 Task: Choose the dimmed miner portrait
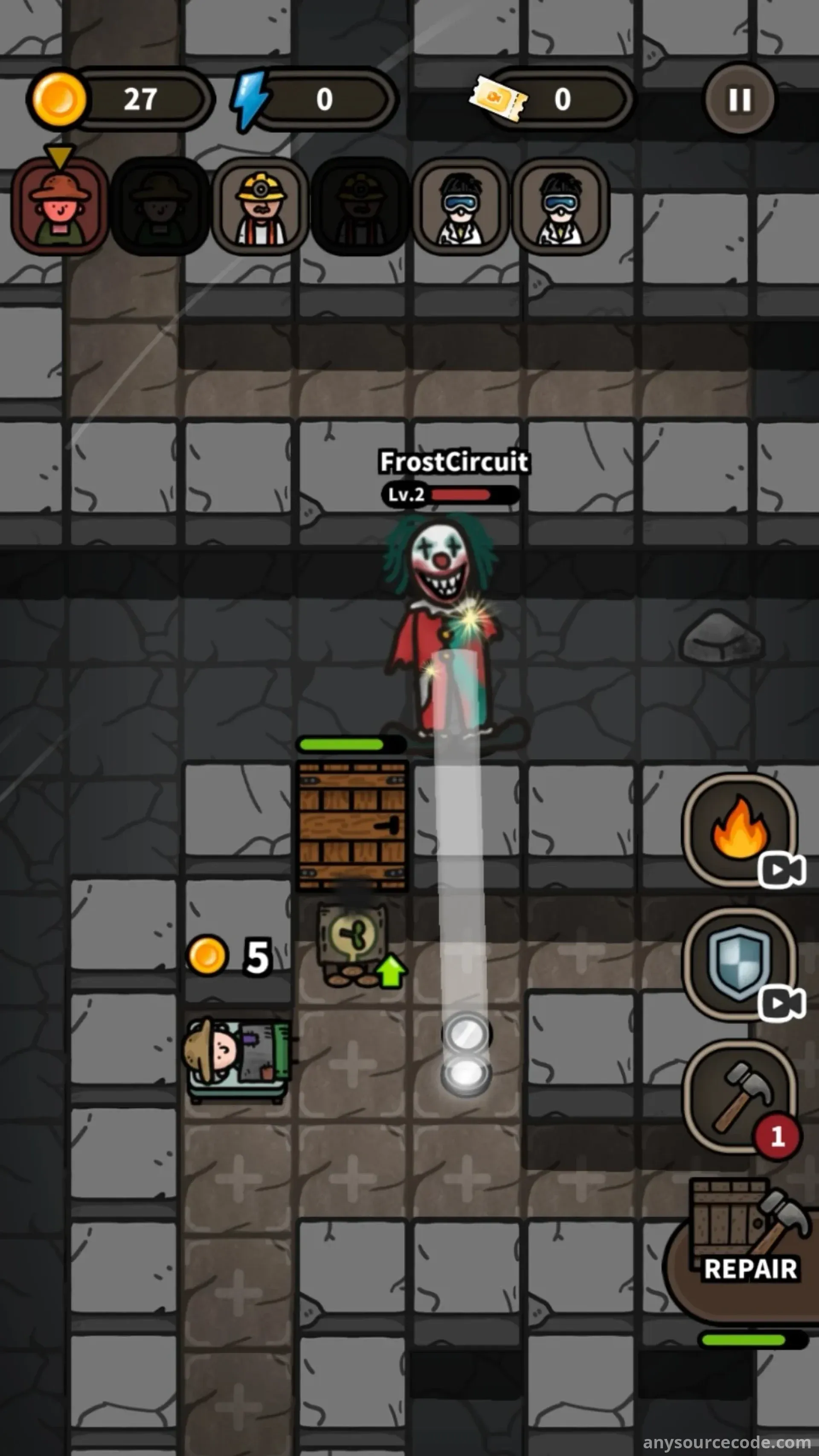click(x=360, y=206)
